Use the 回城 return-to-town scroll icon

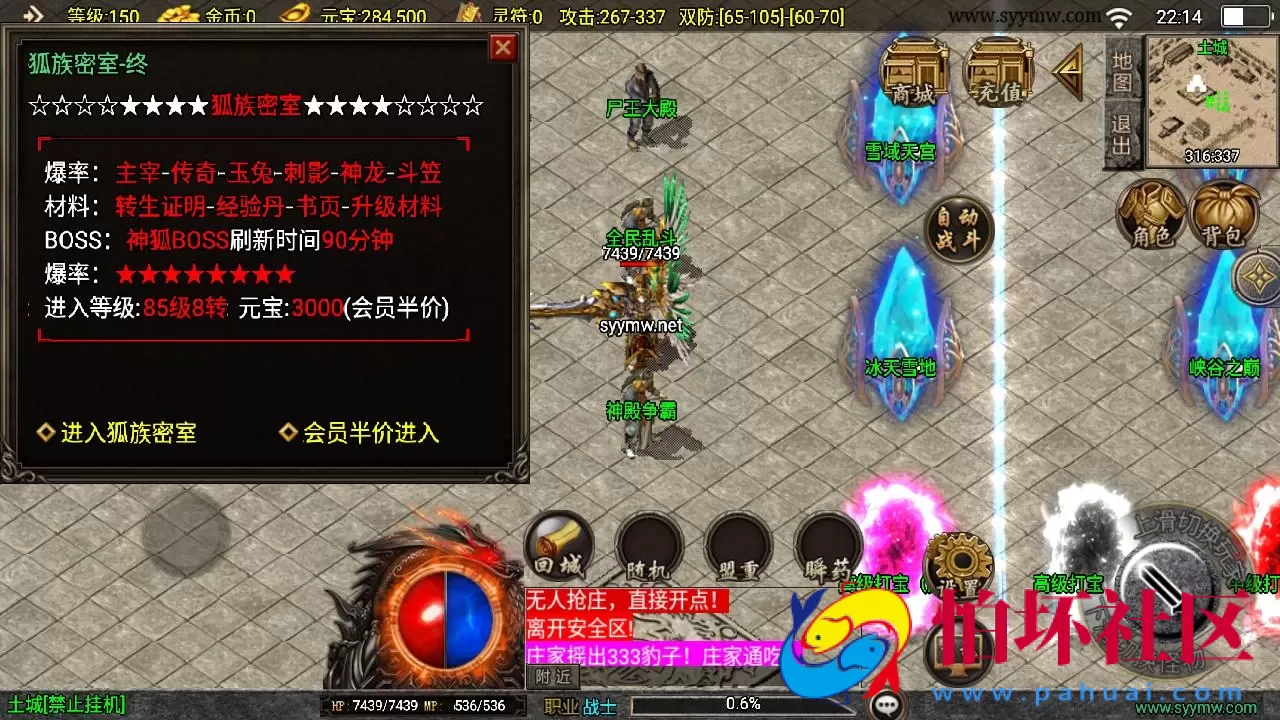pos(558,547)
